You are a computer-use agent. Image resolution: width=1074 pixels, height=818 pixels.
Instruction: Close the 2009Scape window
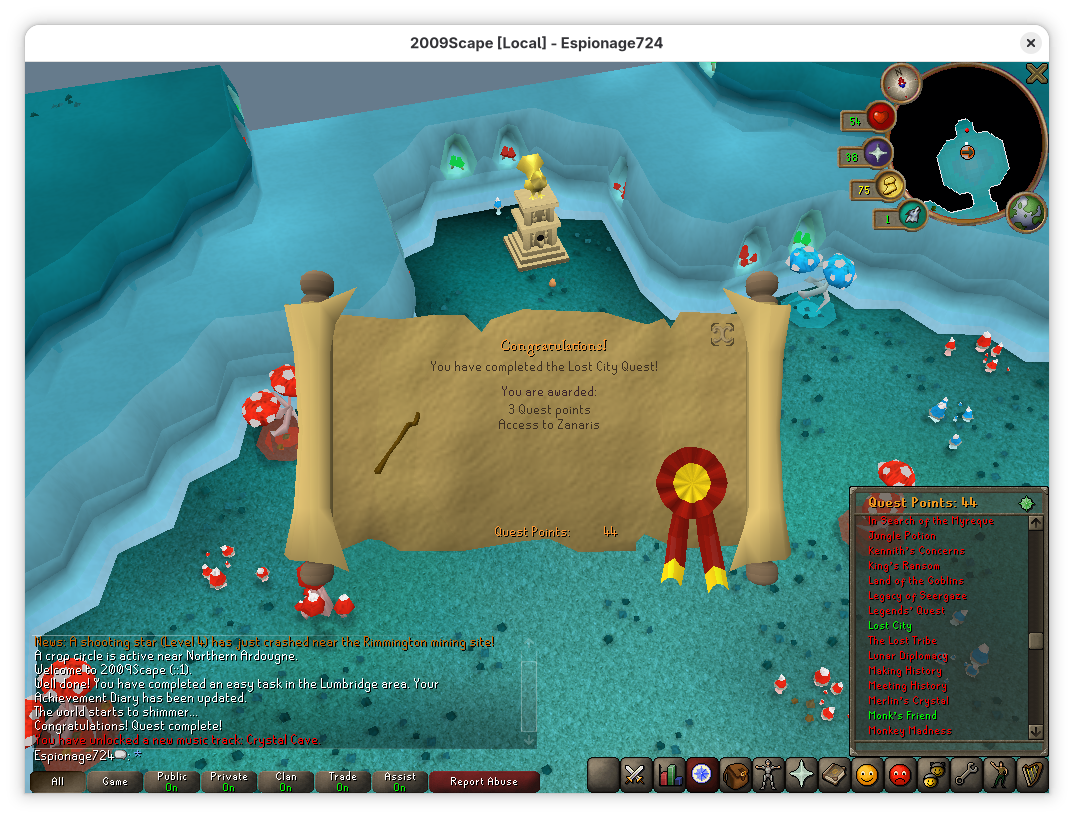click(1030, 43)
